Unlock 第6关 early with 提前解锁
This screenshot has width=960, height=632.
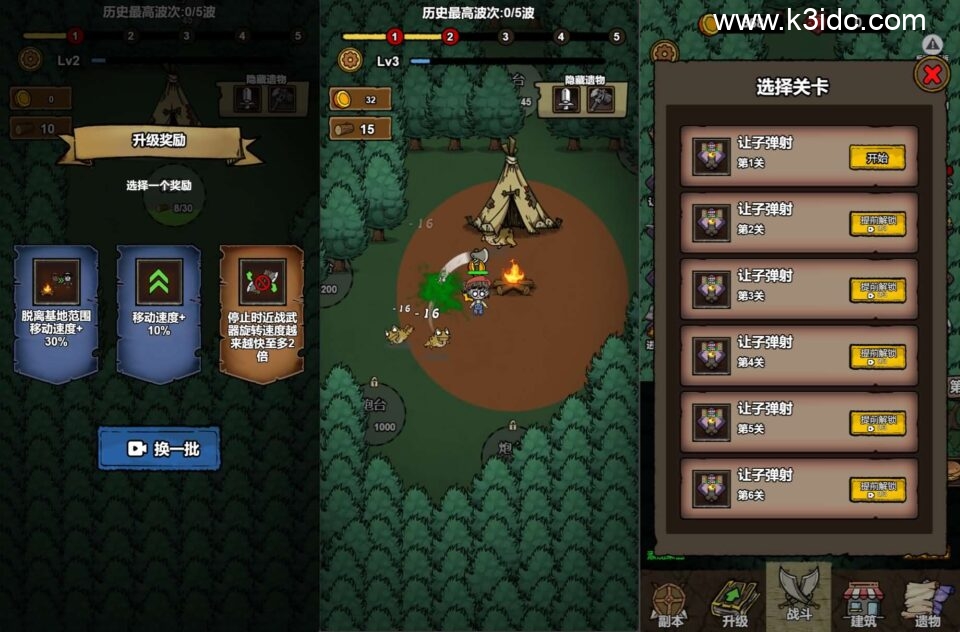[877, 489]
